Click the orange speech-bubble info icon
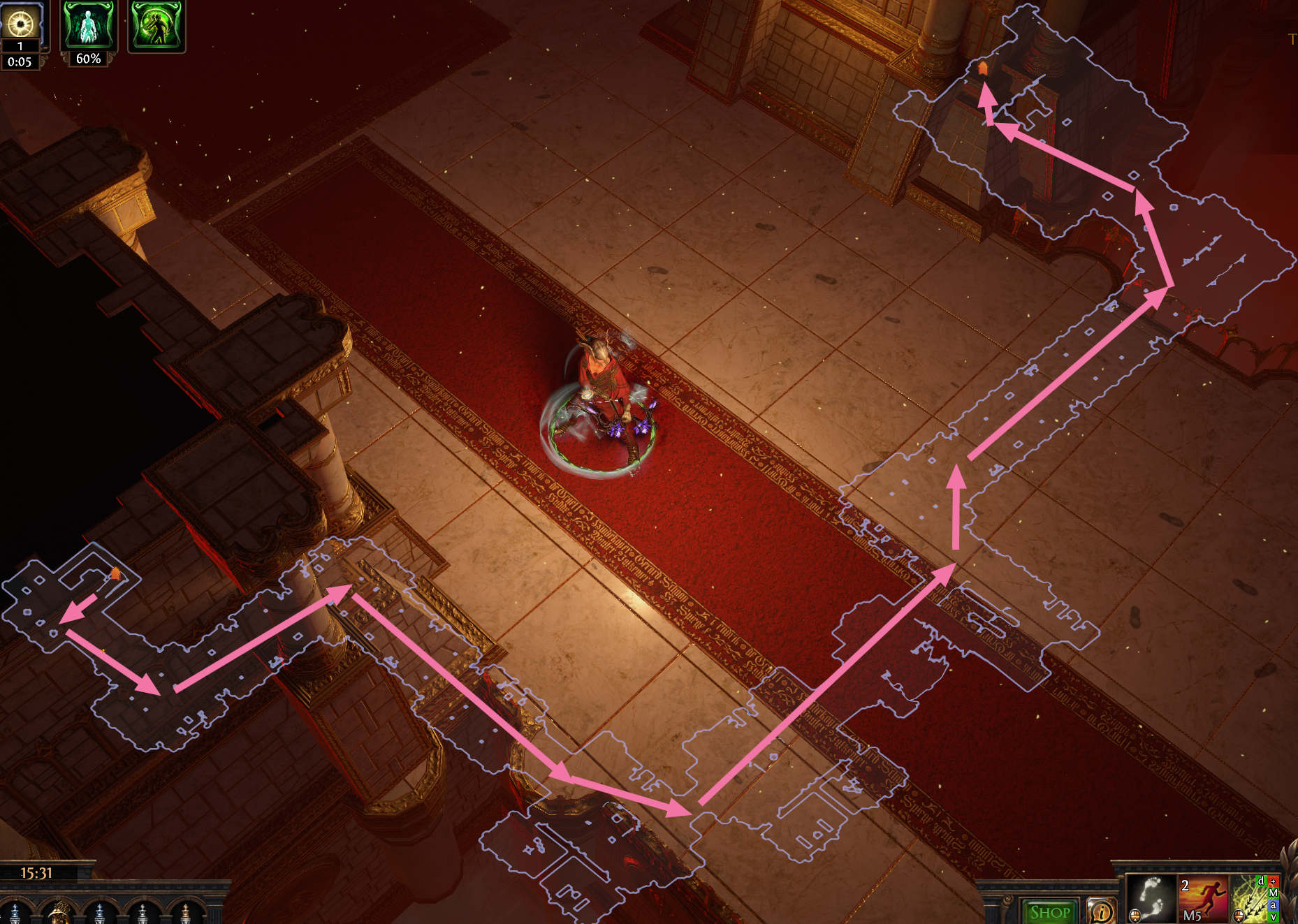 (x=1102, y=911)
